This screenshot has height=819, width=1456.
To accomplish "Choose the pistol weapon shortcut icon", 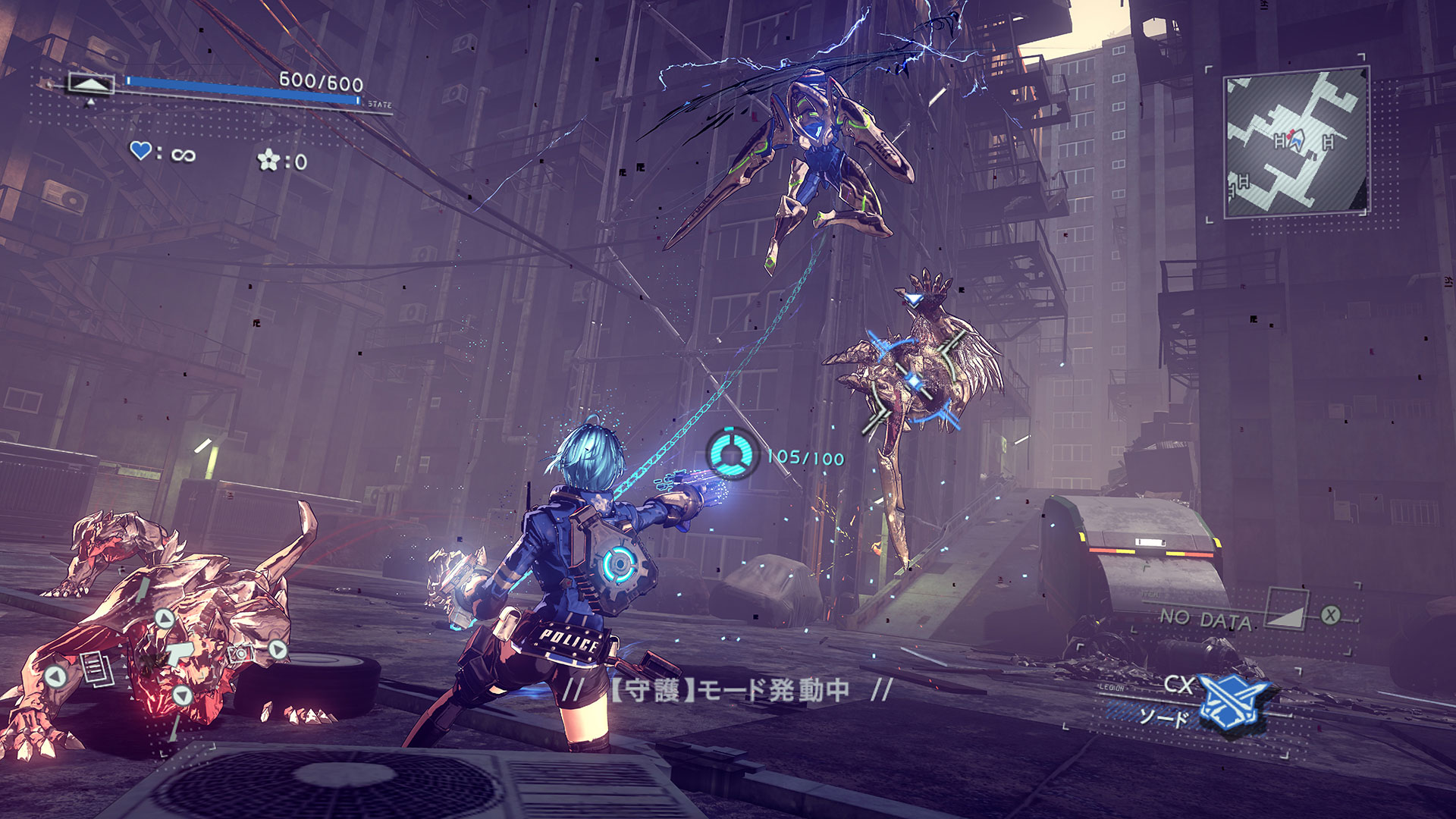I will click(180, 653).
